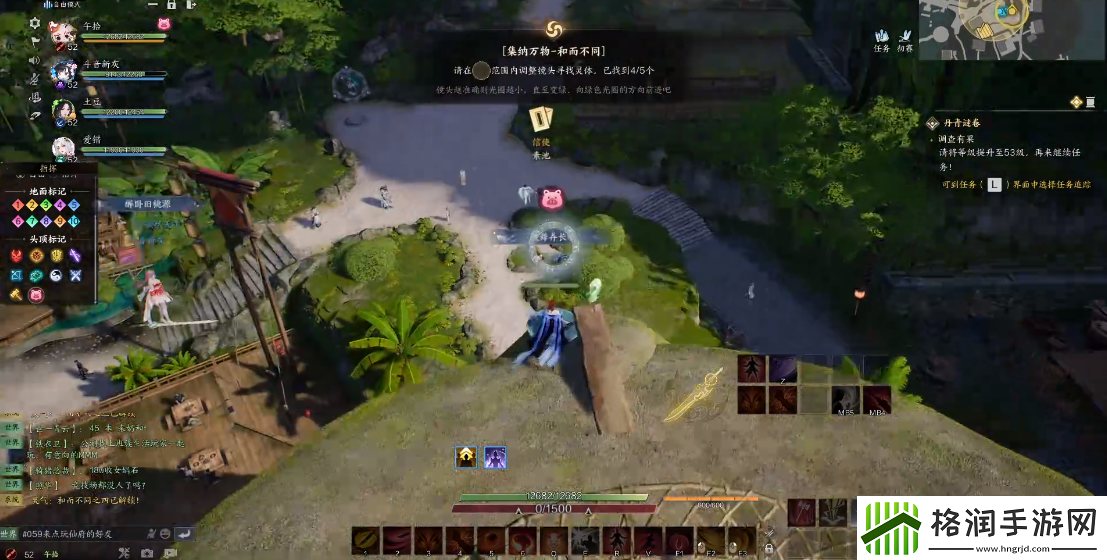Viewport: 1107px width, 560px height.
Task: Select party member 爱错's portrait
Action: (64, 148)
